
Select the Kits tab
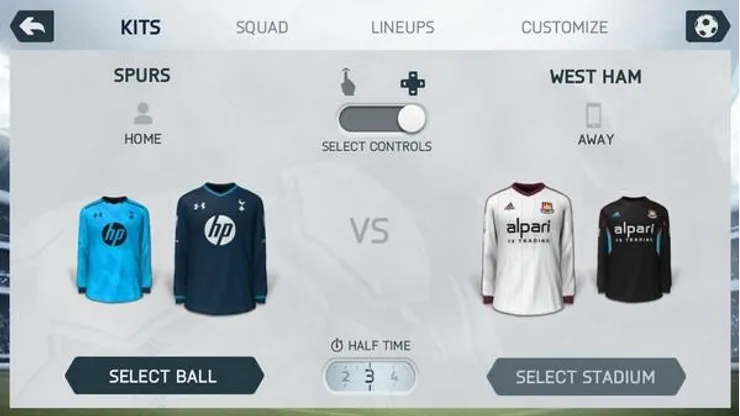[x=141, y=27]
